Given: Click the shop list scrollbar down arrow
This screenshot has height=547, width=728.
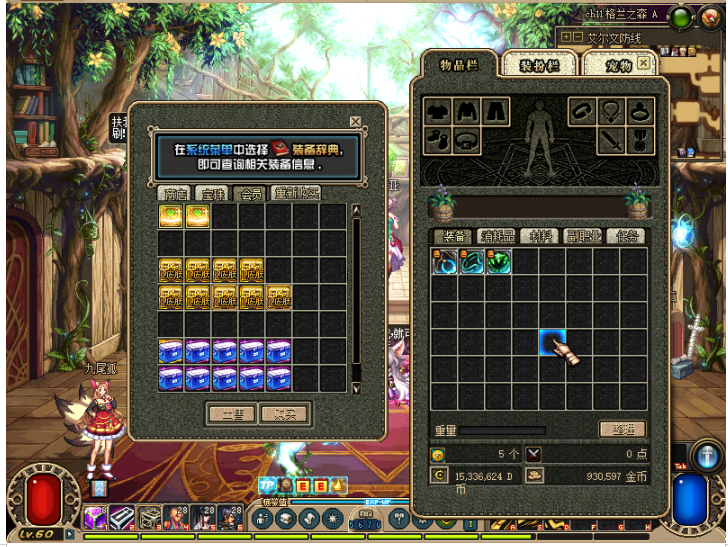Looking at the screenshot, I should [355, 386].
